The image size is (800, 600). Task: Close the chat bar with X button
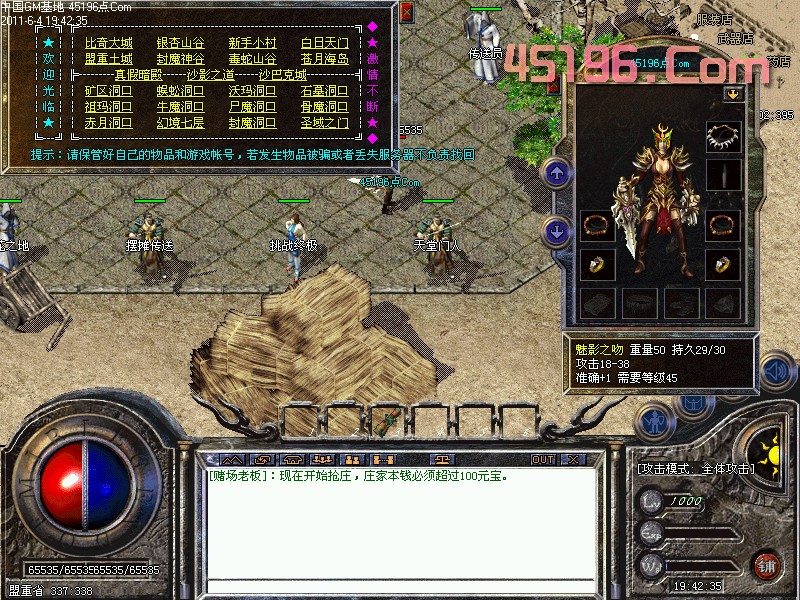pyautogui.click(x=572, y=459)
